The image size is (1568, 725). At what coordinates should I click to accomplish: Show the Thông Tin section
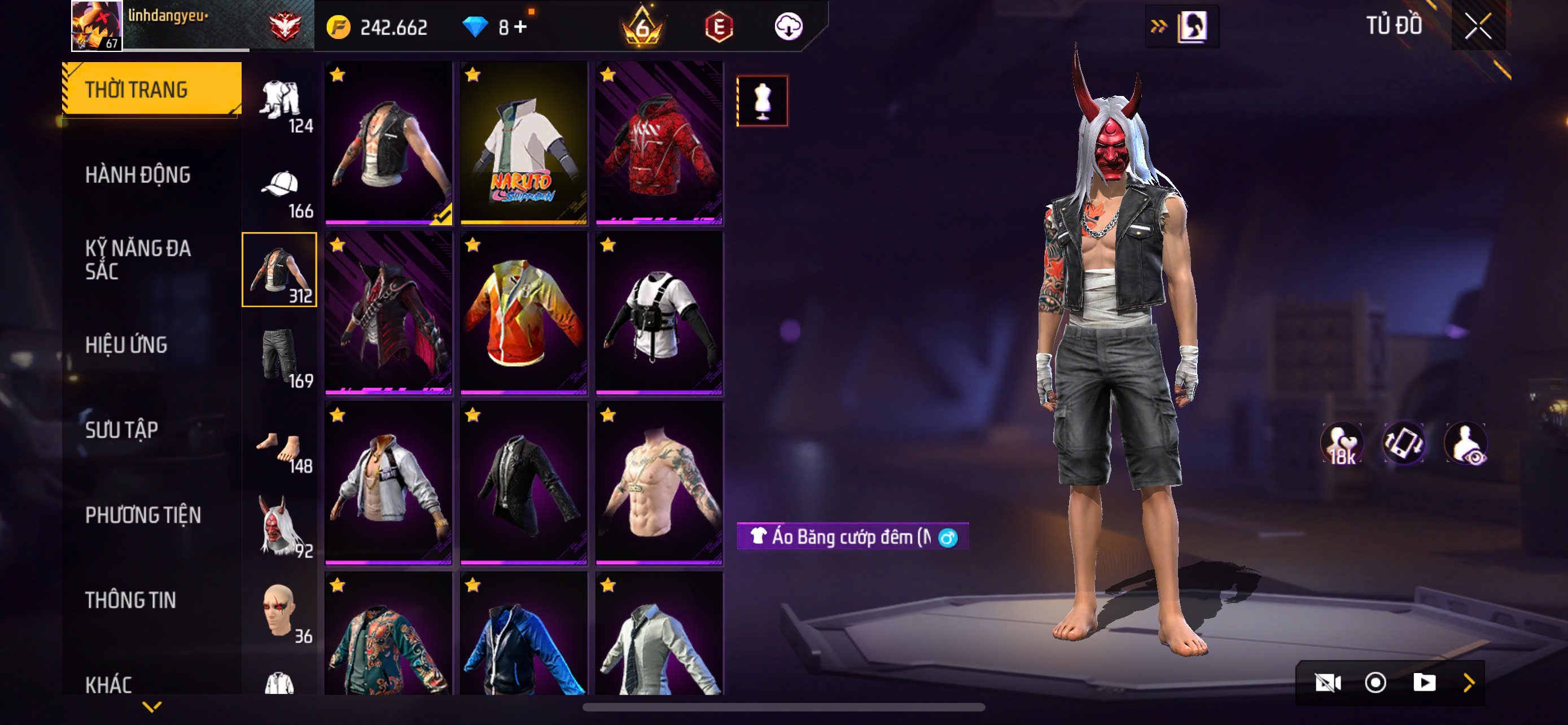point(130,600)
